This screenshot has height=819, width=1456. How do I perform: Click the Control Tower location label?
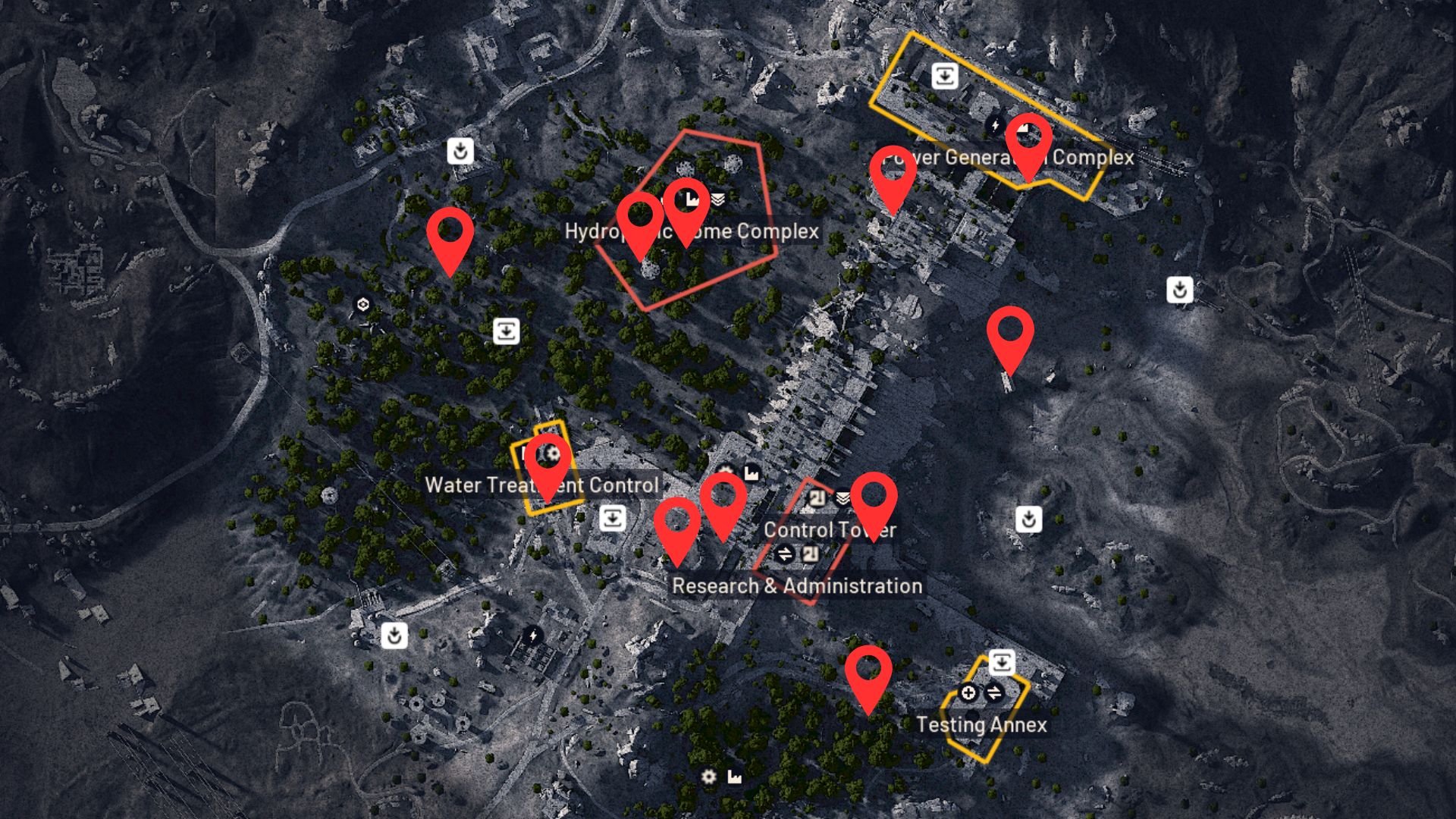[831, 530]
